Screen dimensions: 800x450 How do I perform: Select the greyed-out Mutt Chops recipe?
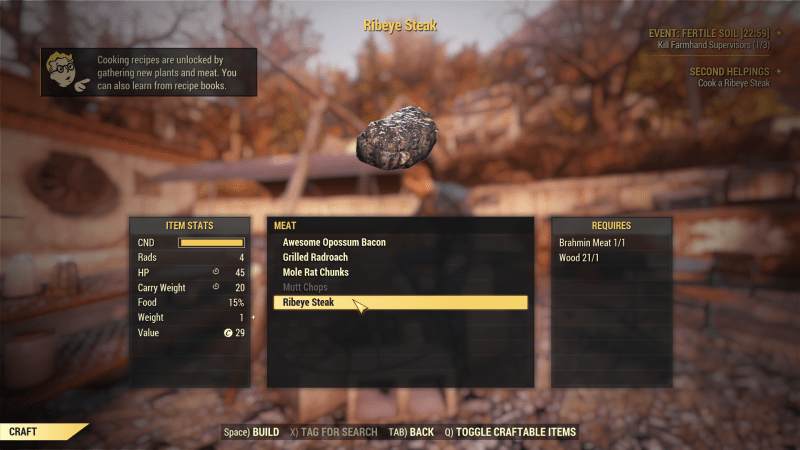(305, 287)
